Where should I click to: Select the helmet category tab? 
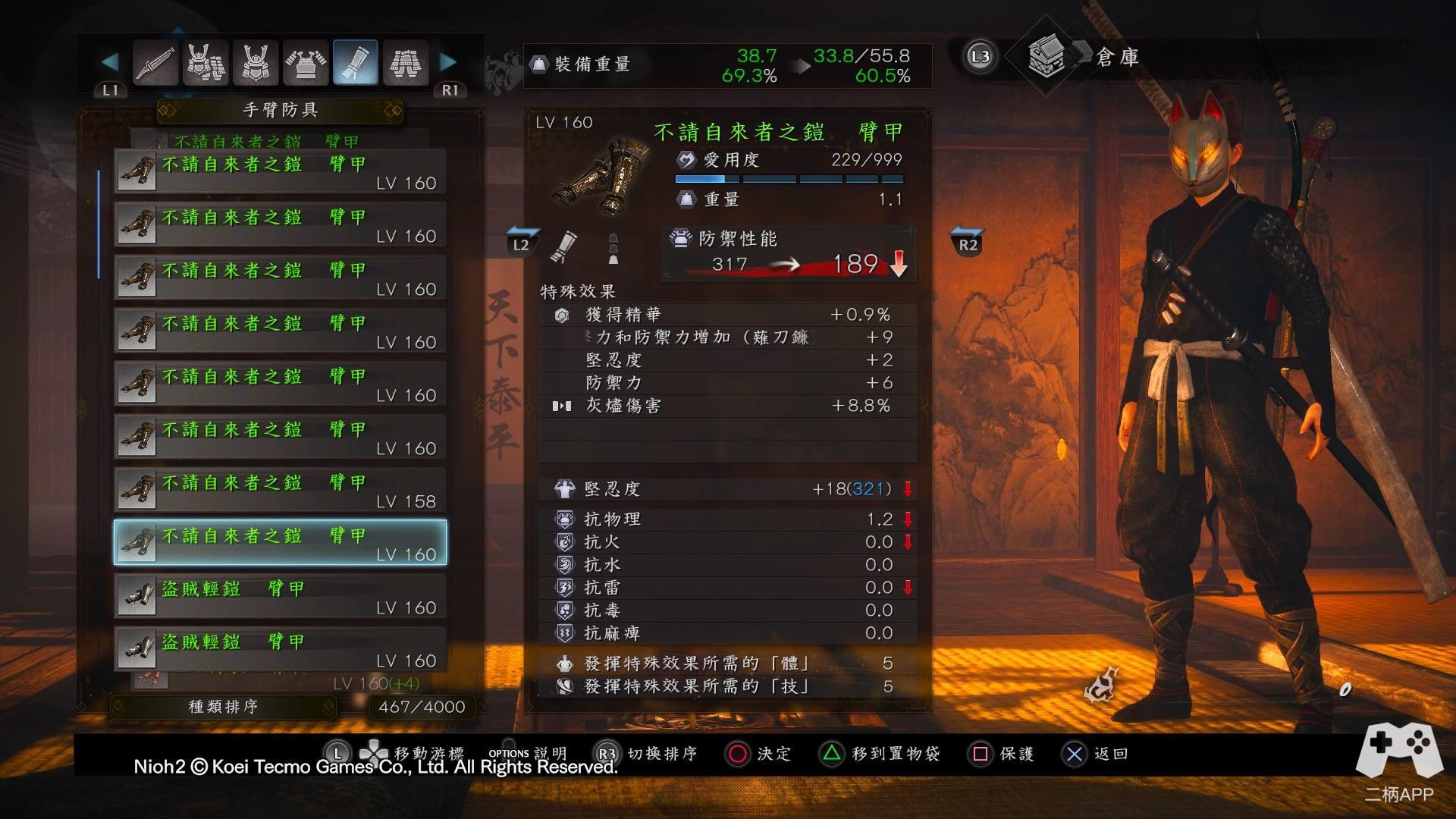point(256,63)
